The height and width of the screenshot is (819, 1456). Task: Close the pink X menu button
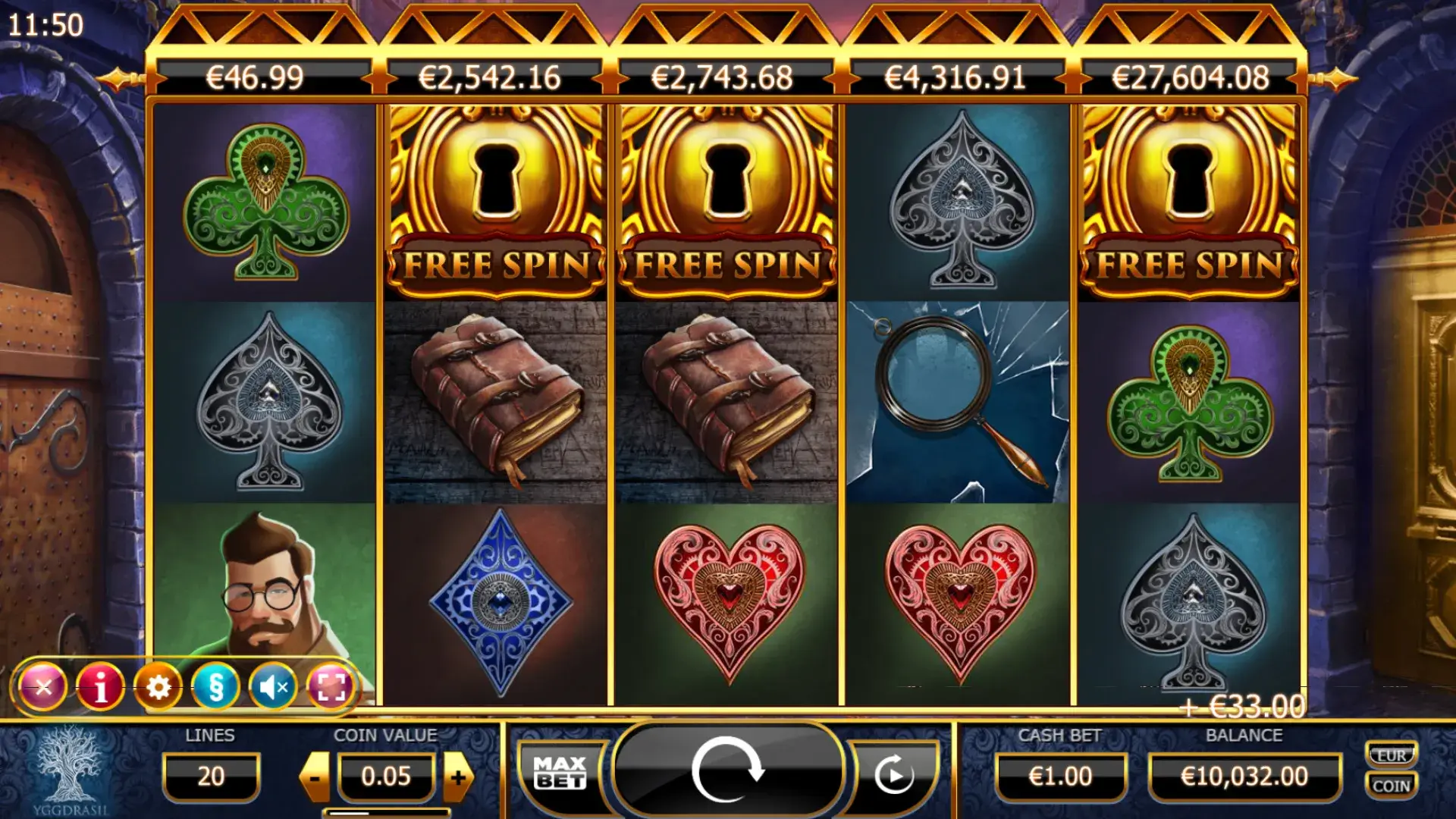44,687
